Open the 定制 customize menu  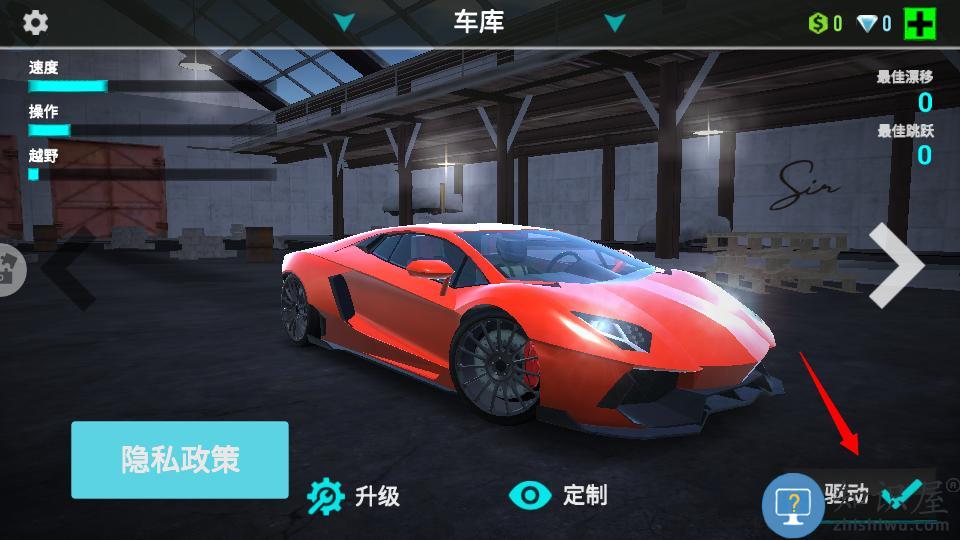(x=558, y=495)
